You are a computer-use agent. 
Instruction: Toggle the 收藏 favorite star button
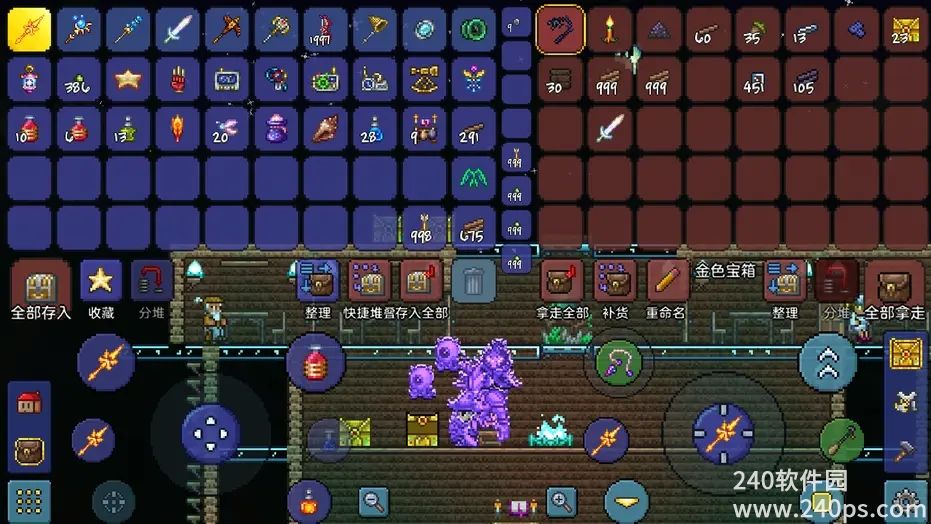pyautogui.click(x=100, y=284)
